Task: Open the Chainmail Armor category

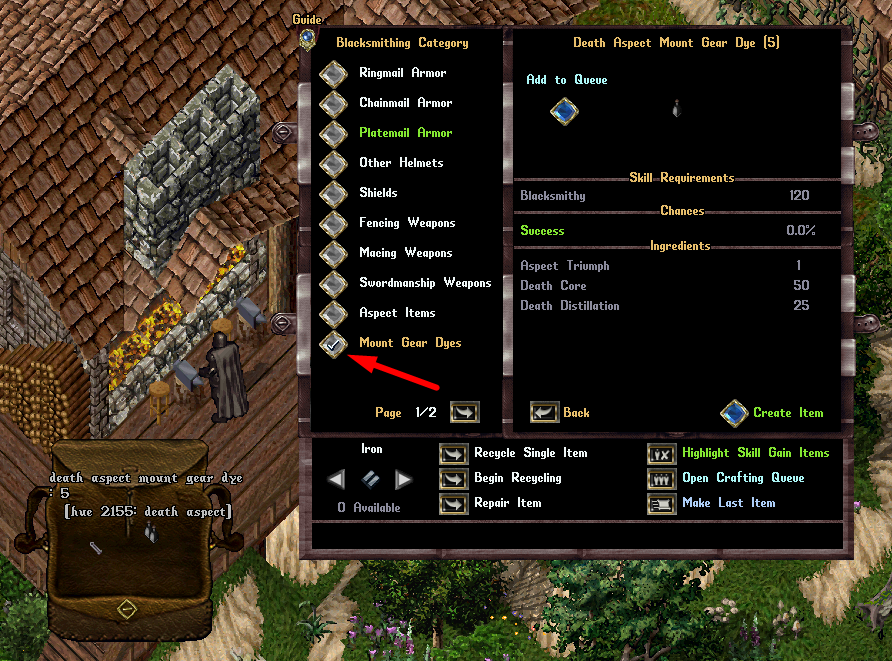Action: click(x=333, y=104)
